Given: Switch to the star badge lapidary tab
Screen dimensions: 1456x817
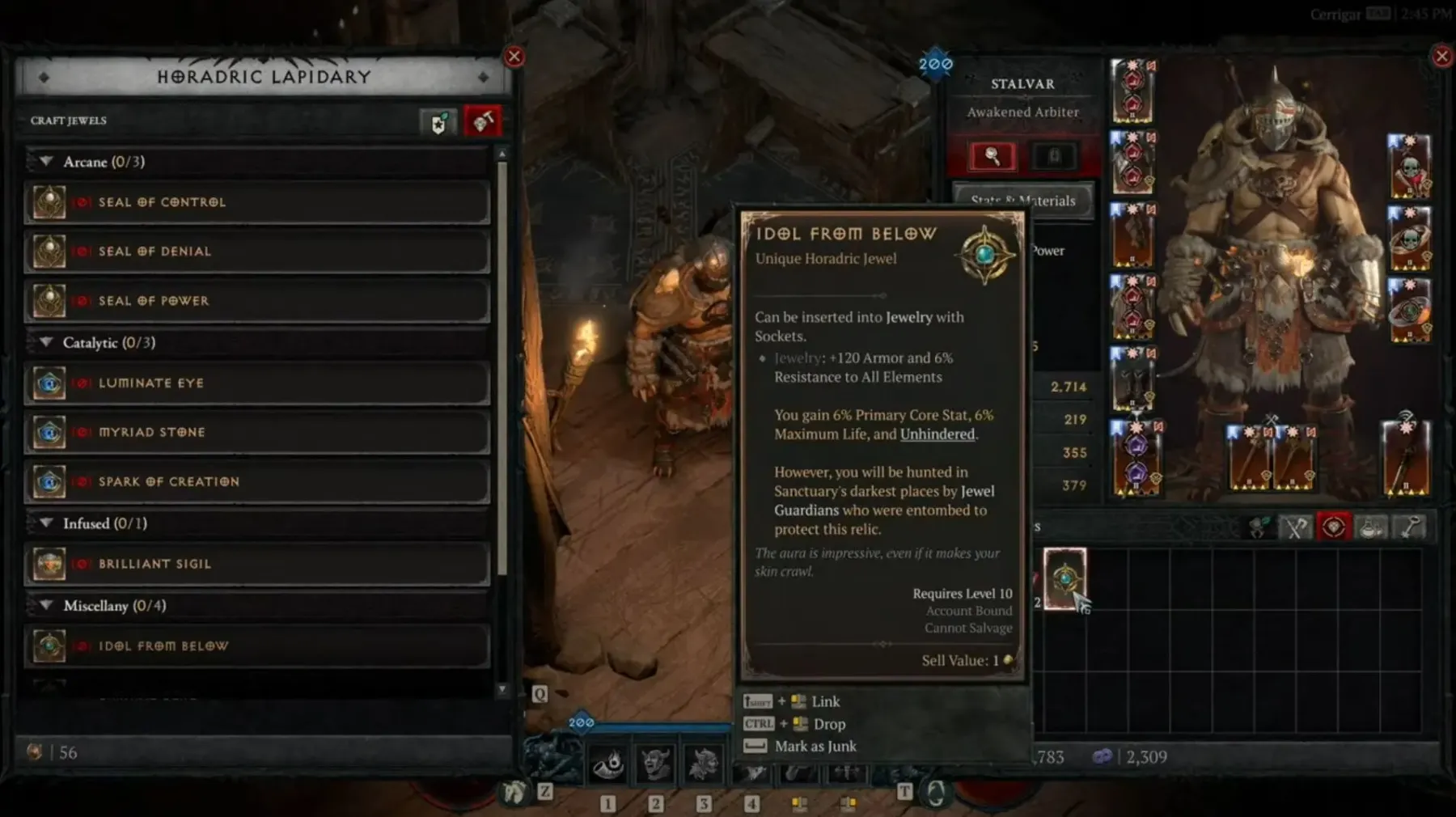Looking at the screenshot, I should (438, 123).
